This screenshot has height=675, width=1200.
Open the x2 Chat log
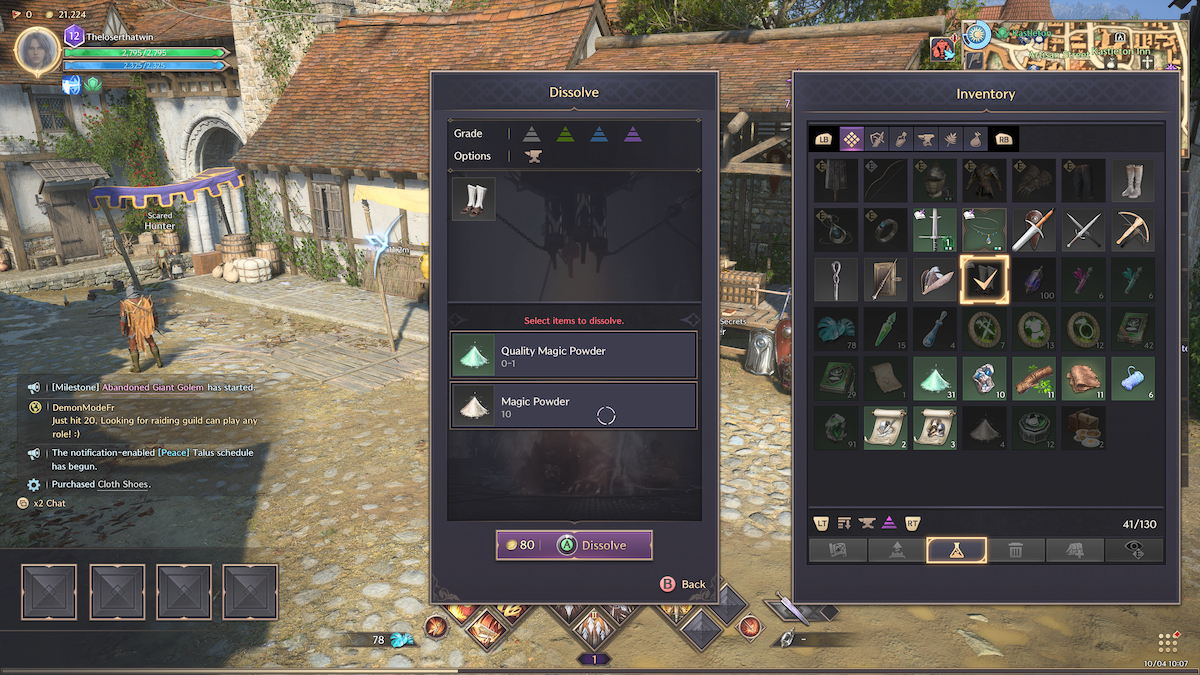coord(47,503)
